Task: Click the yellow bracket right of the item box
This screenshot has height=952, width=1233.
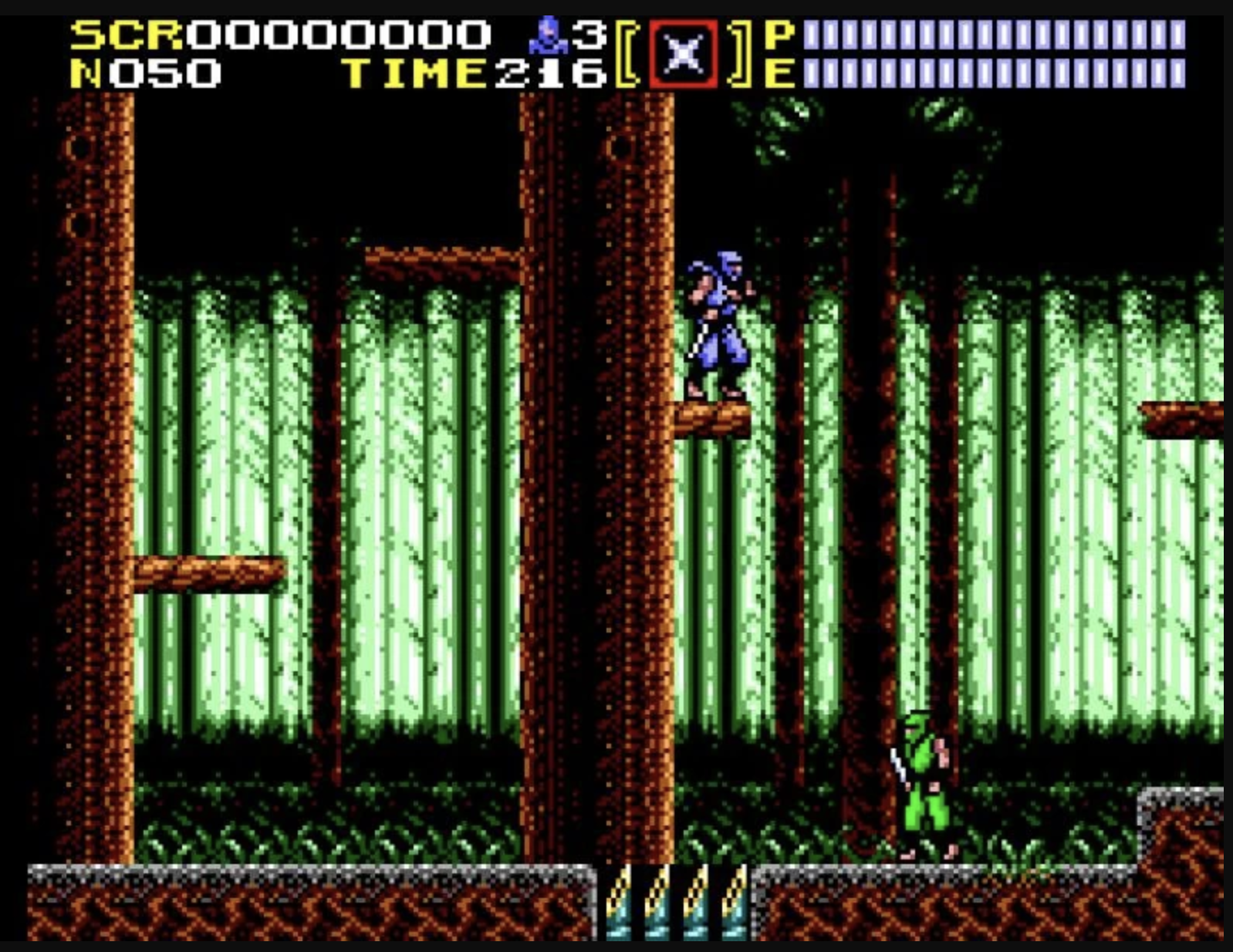Action: pos(738,52)
